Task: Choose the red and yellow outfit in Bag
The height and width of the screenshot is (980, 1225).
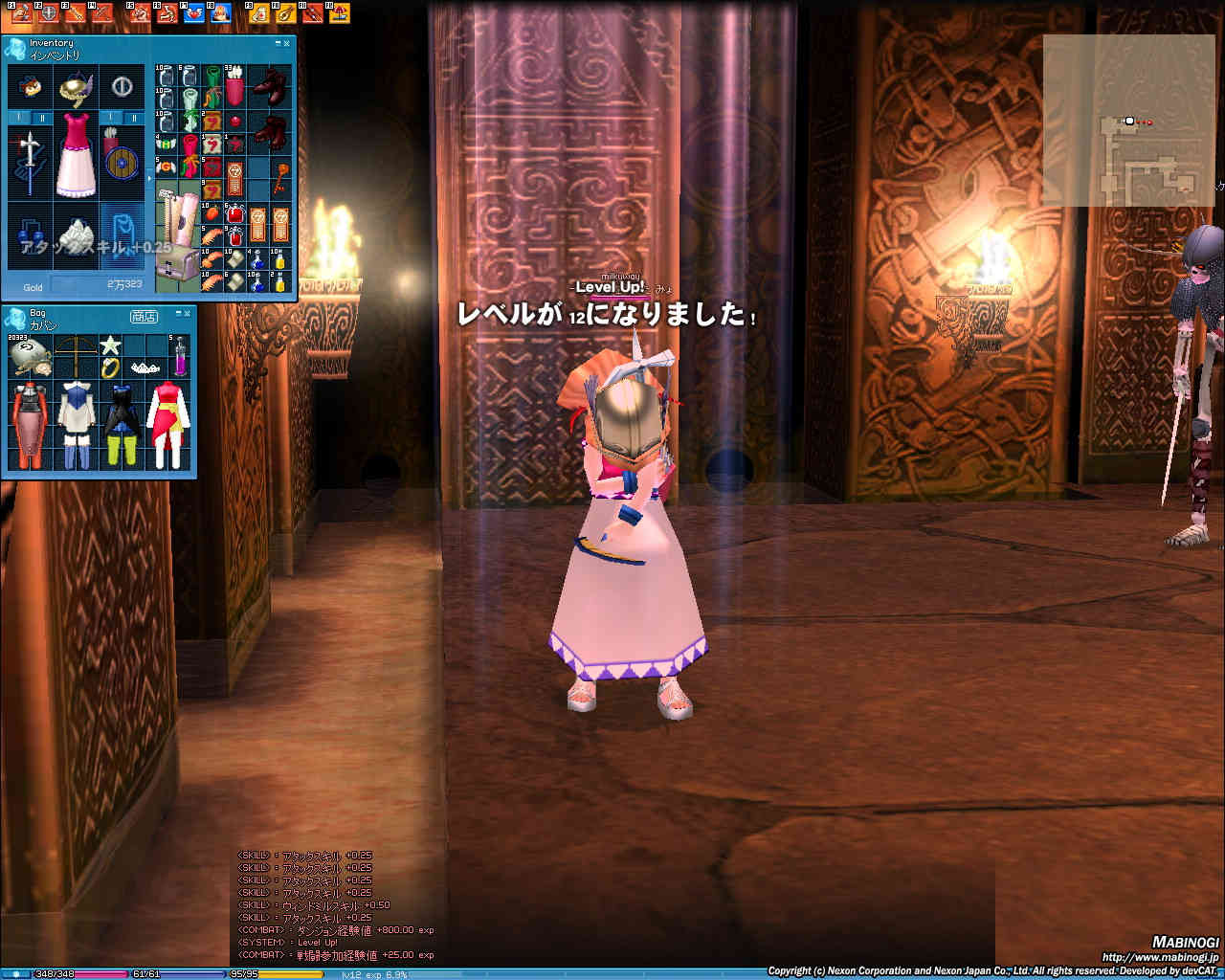Action: coord(168,424)
